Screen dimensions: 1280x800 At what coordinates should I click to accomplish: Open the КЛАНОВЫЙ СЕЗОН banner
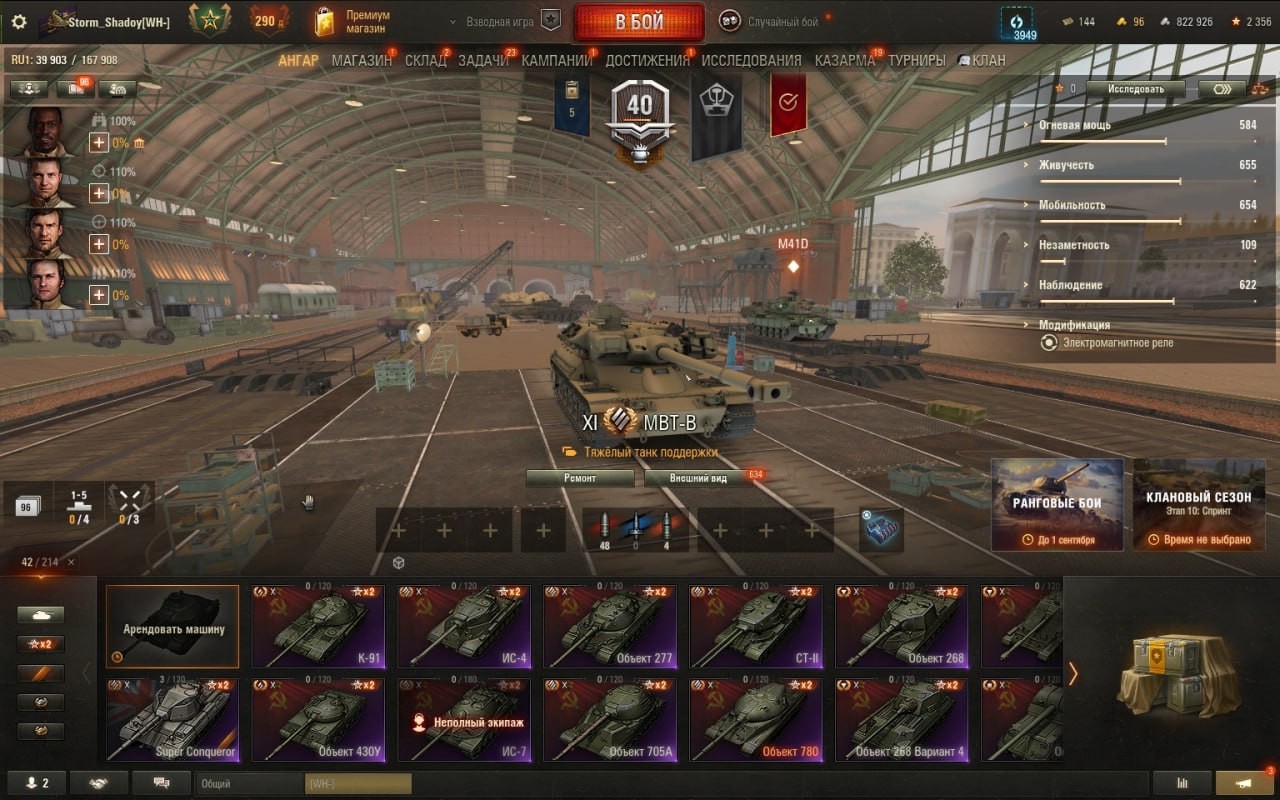pyautogui.click(x=1199, y=504)
